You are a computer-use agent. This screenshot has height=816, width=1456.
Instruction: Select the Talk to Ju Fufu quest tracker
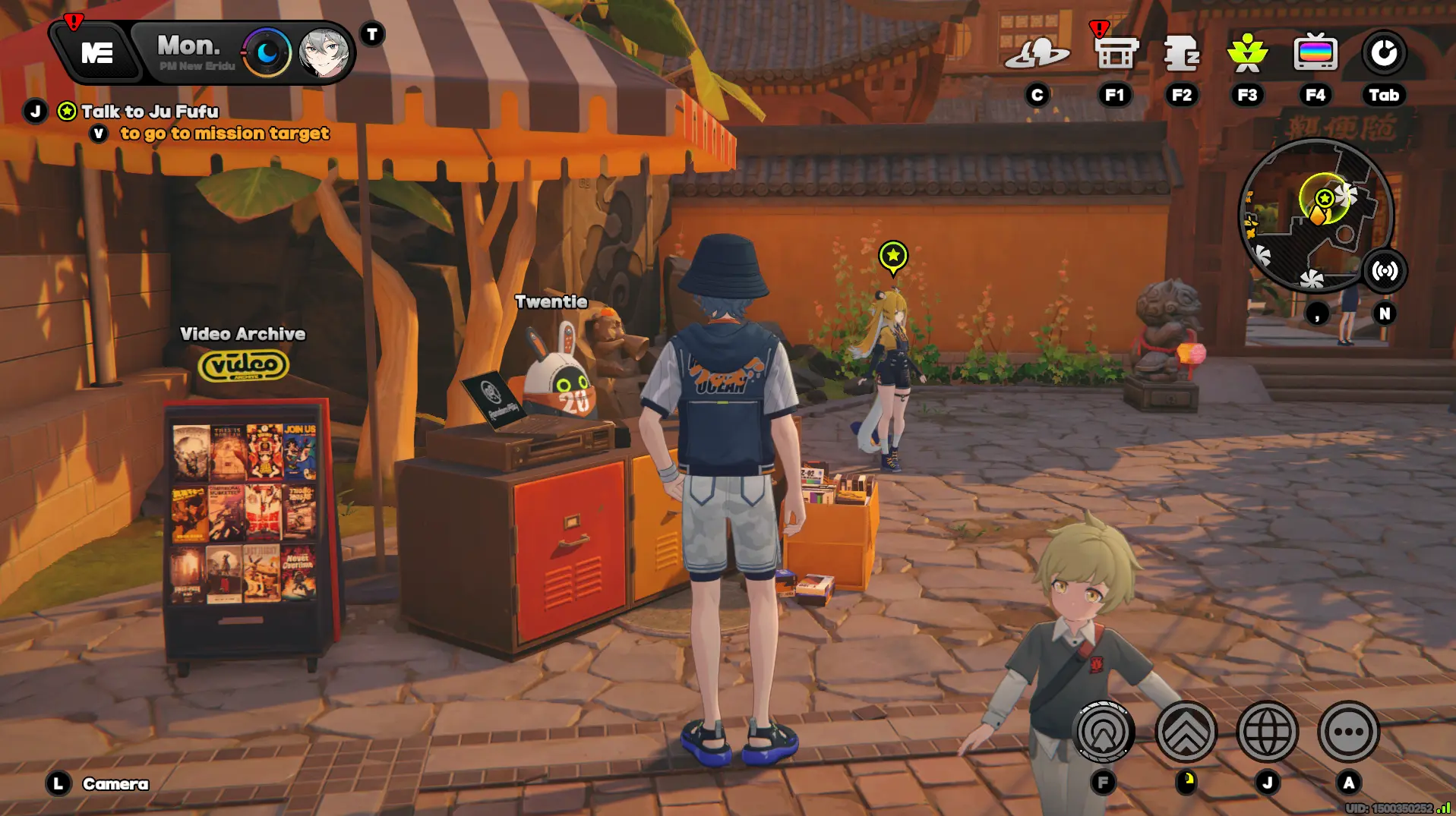(149, 112)
